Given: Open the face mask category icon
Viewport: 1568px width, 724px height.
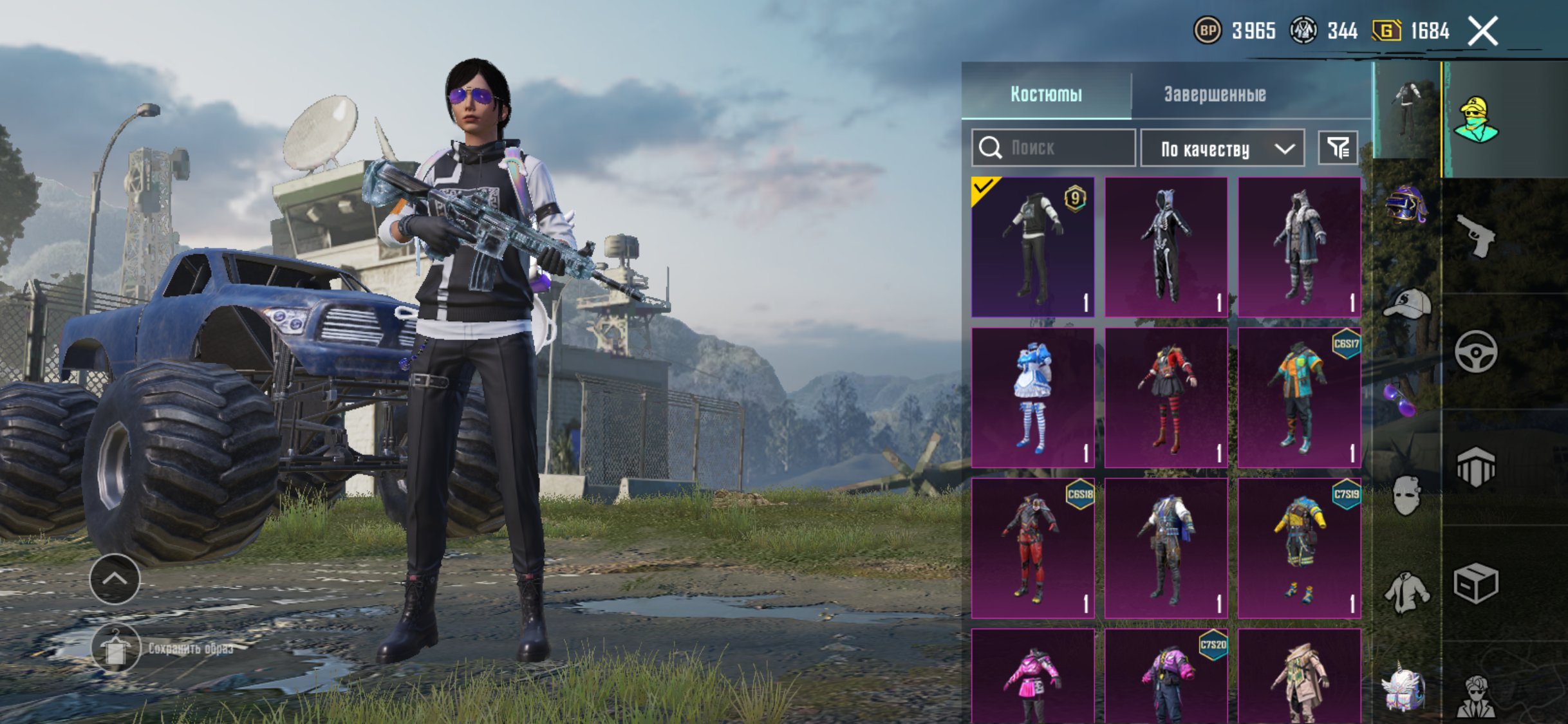Looking at the screenshot, I should (1406, 494).
